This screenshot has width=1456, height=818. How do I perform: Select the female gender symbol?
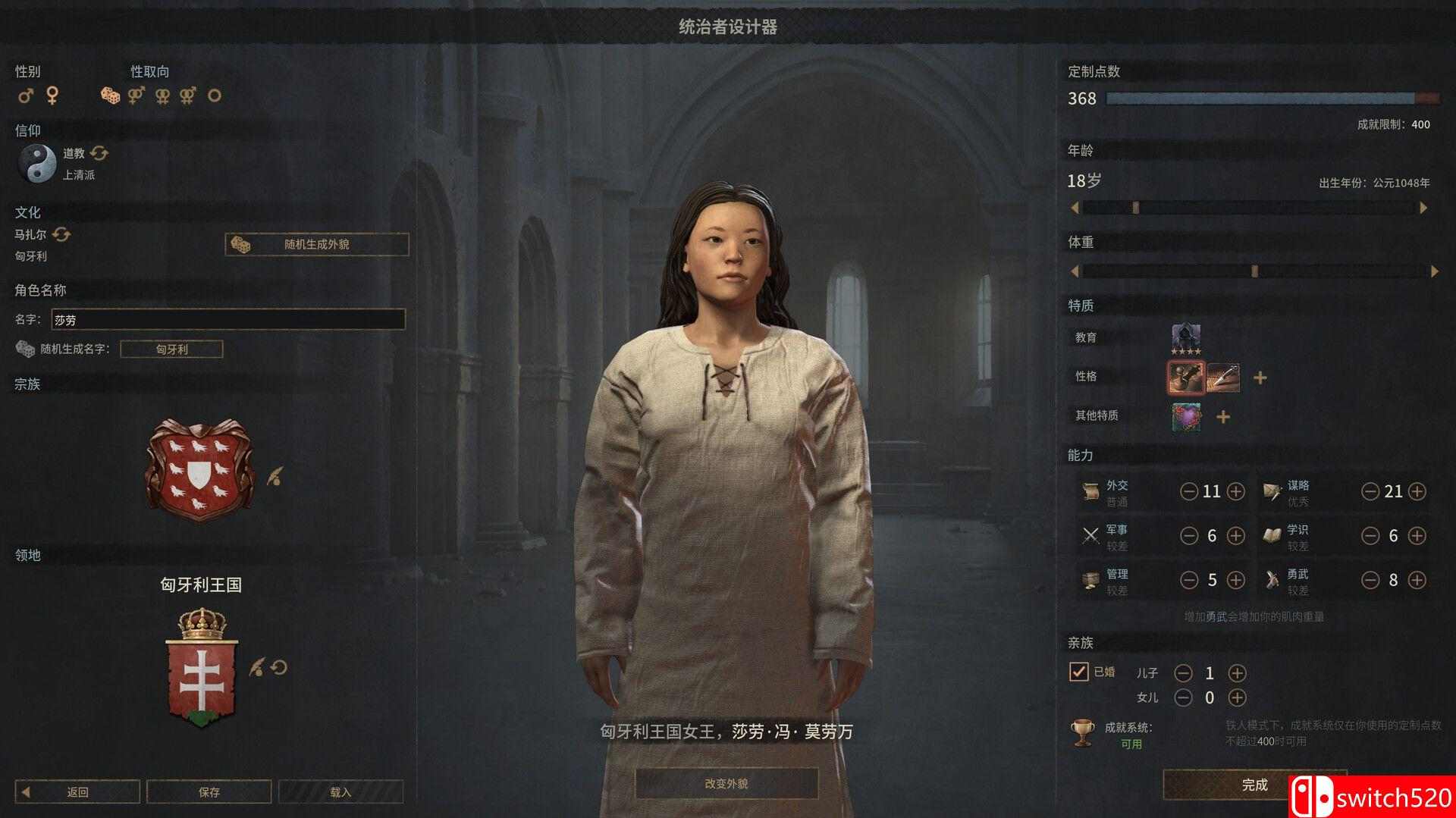coord(52,96)
